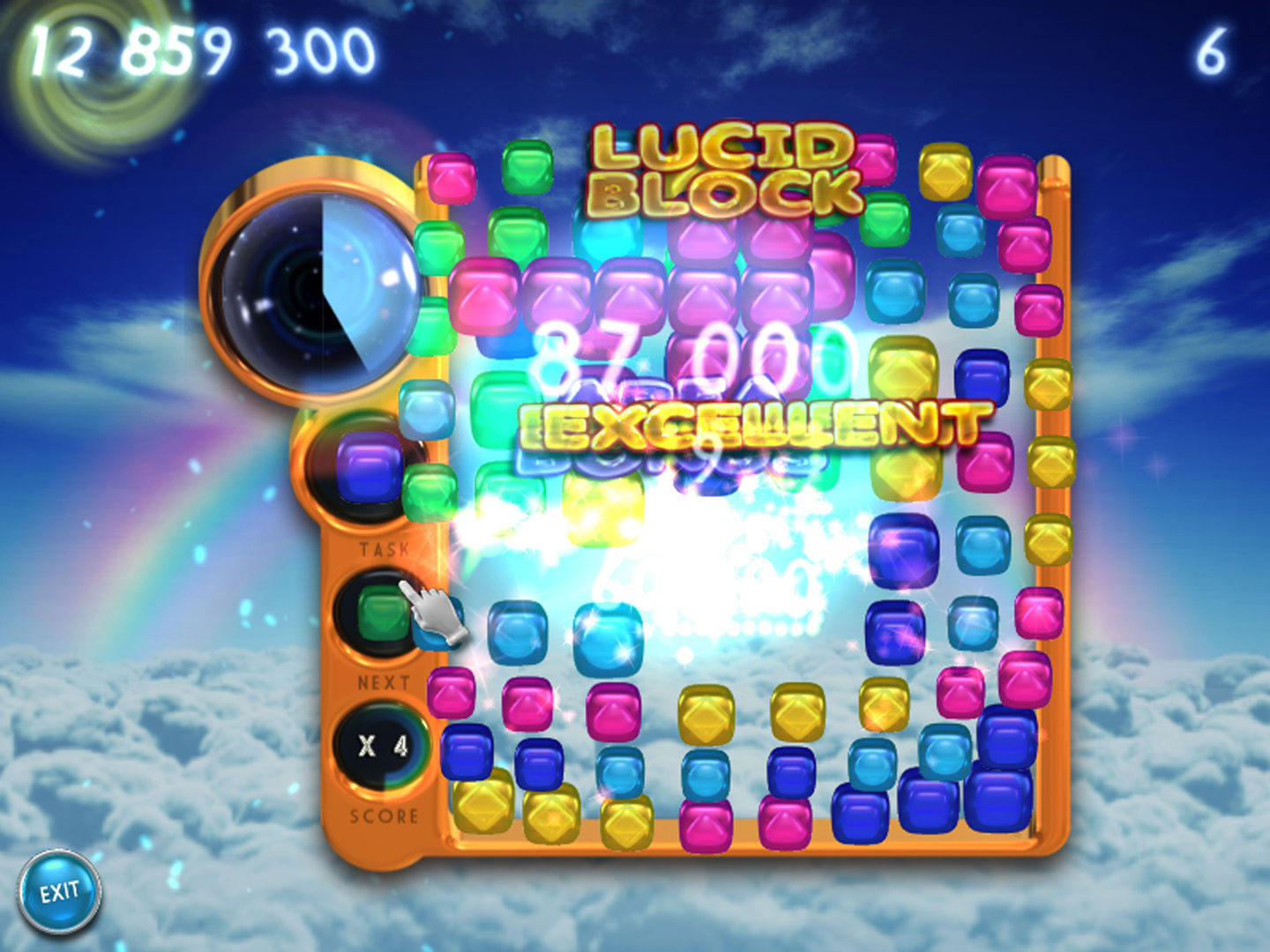Click the SCORE label on the side panel

(385, 815)
